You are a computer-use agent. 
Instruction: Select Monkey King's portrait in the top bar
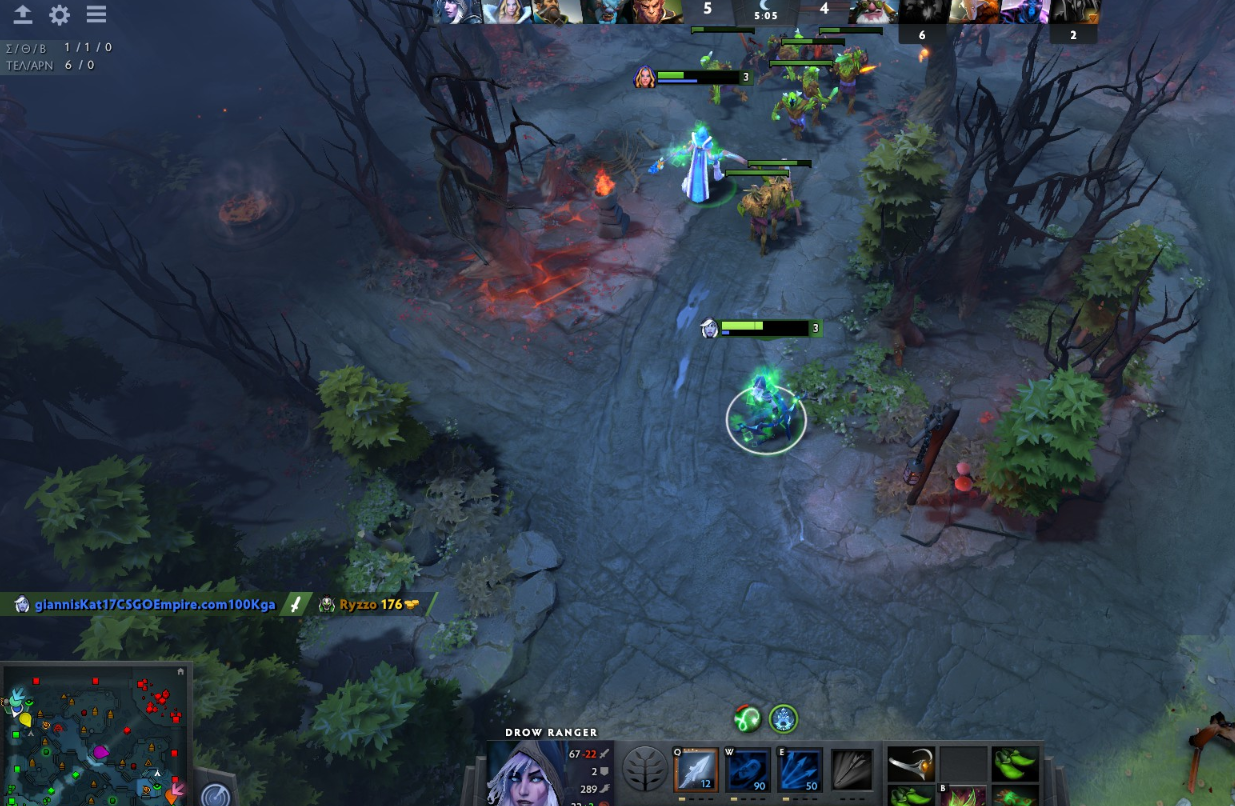coord(658,11)
